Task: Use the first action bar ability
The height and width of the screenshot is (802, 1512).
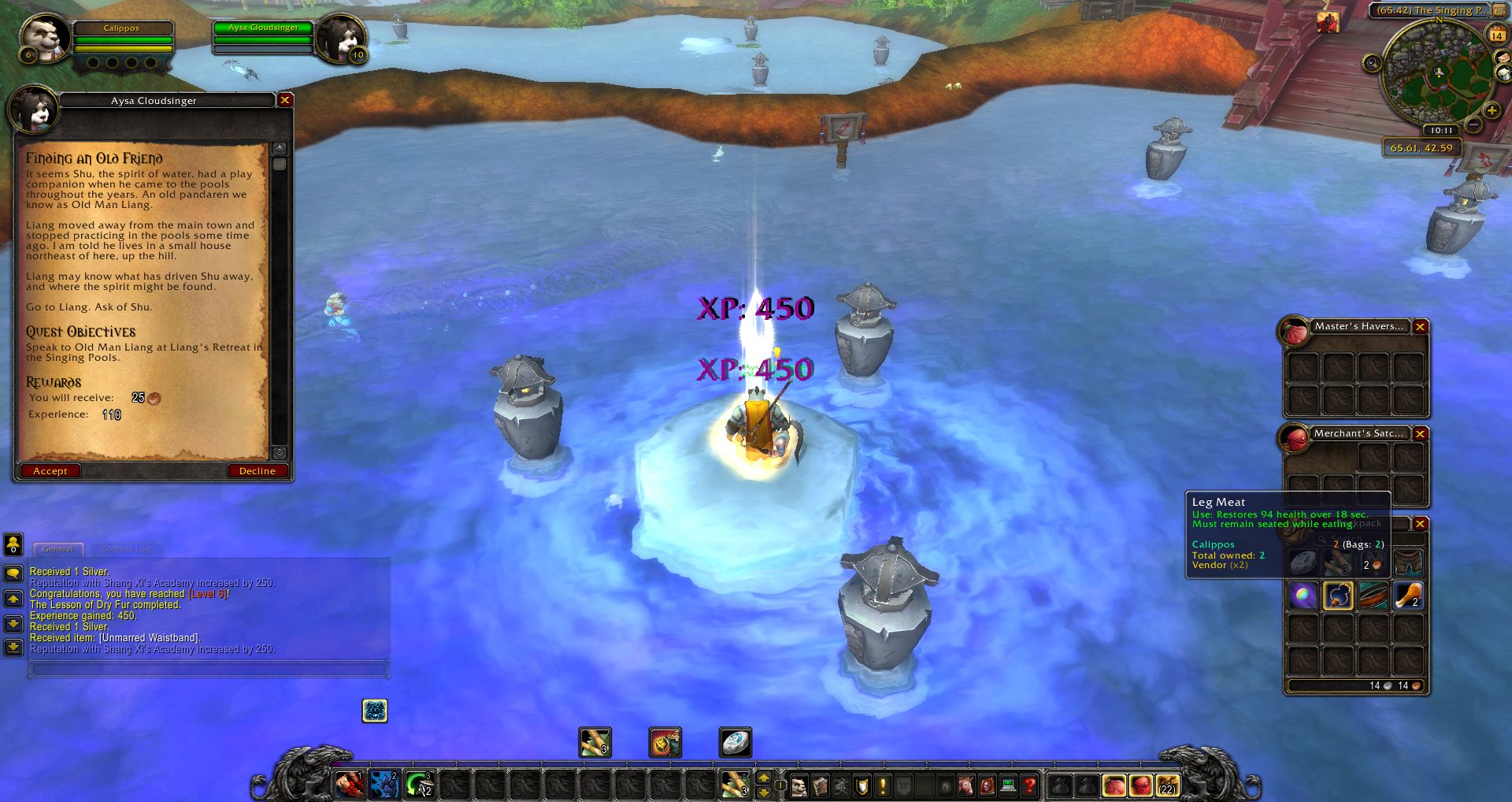Action: click(349, 785)
